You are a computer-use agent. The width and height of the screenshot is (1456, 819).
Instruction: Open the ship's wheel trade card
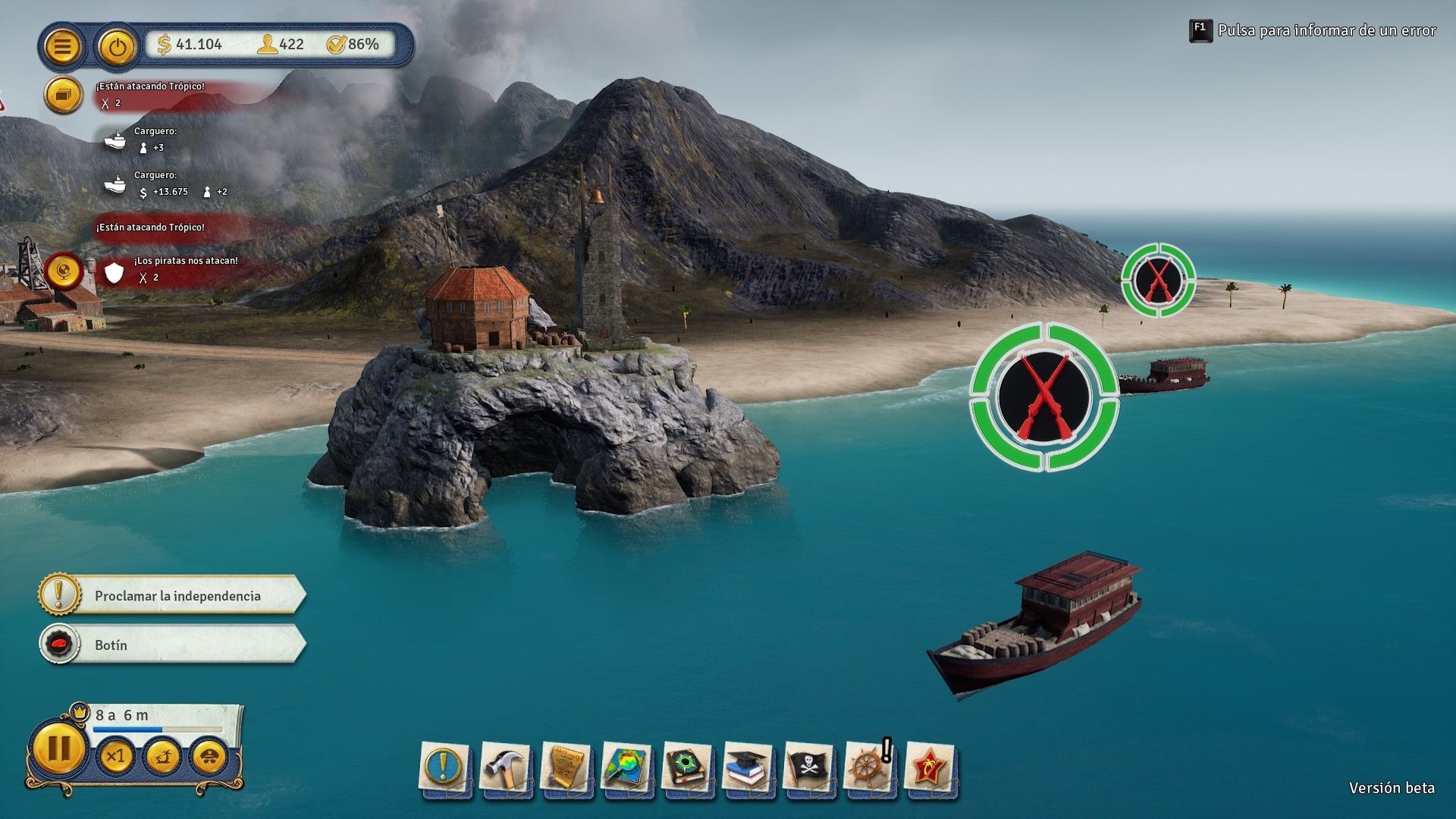869,767
